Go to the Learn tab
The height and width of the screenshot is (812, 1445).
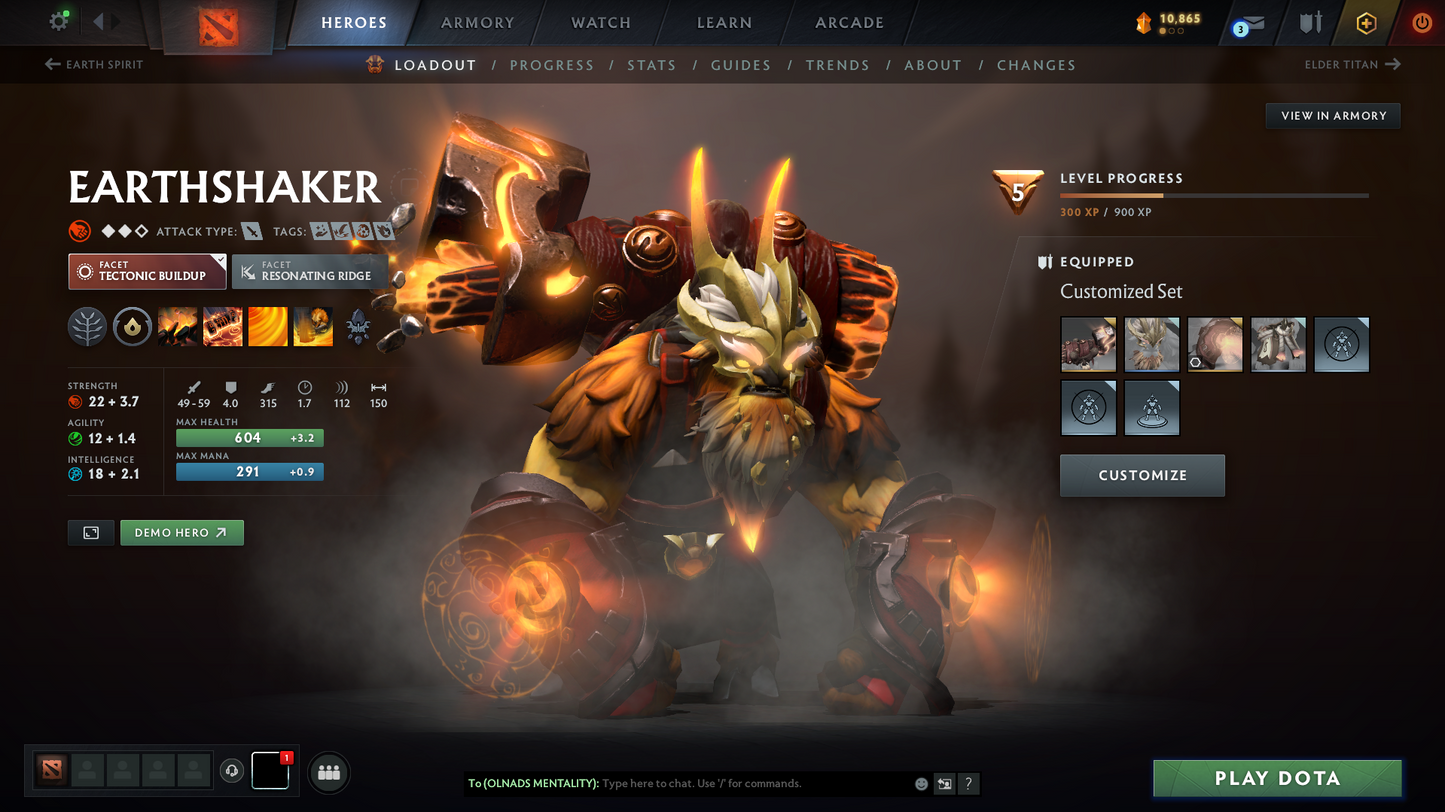[x=724, y=22]
